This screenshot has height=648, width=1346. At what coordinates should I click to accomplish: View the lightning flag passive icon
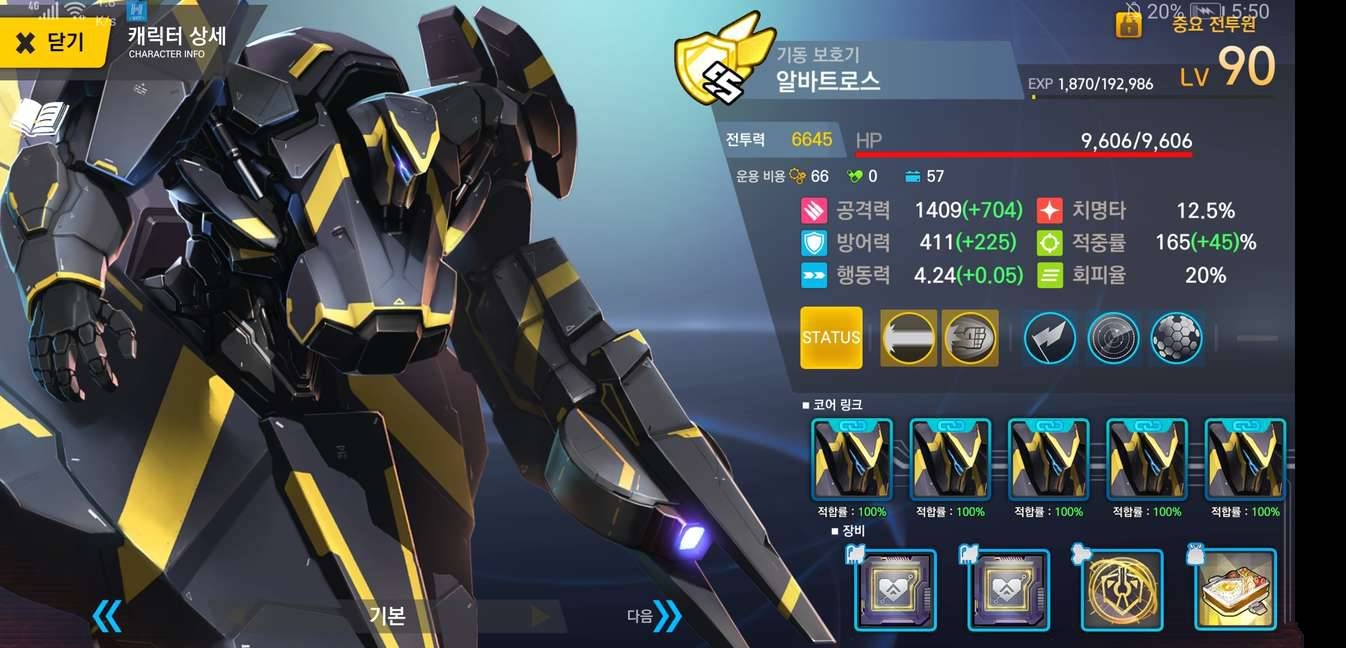click(x=1050, y=338)
